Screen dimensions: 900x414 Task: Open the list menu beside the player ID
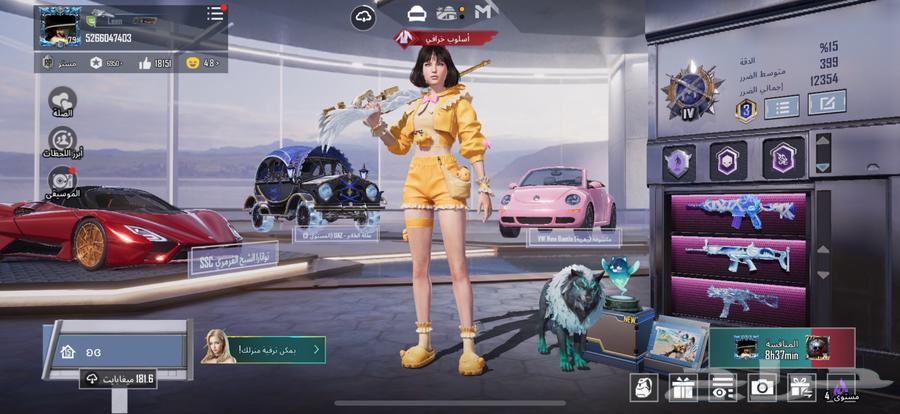[215, 14]
